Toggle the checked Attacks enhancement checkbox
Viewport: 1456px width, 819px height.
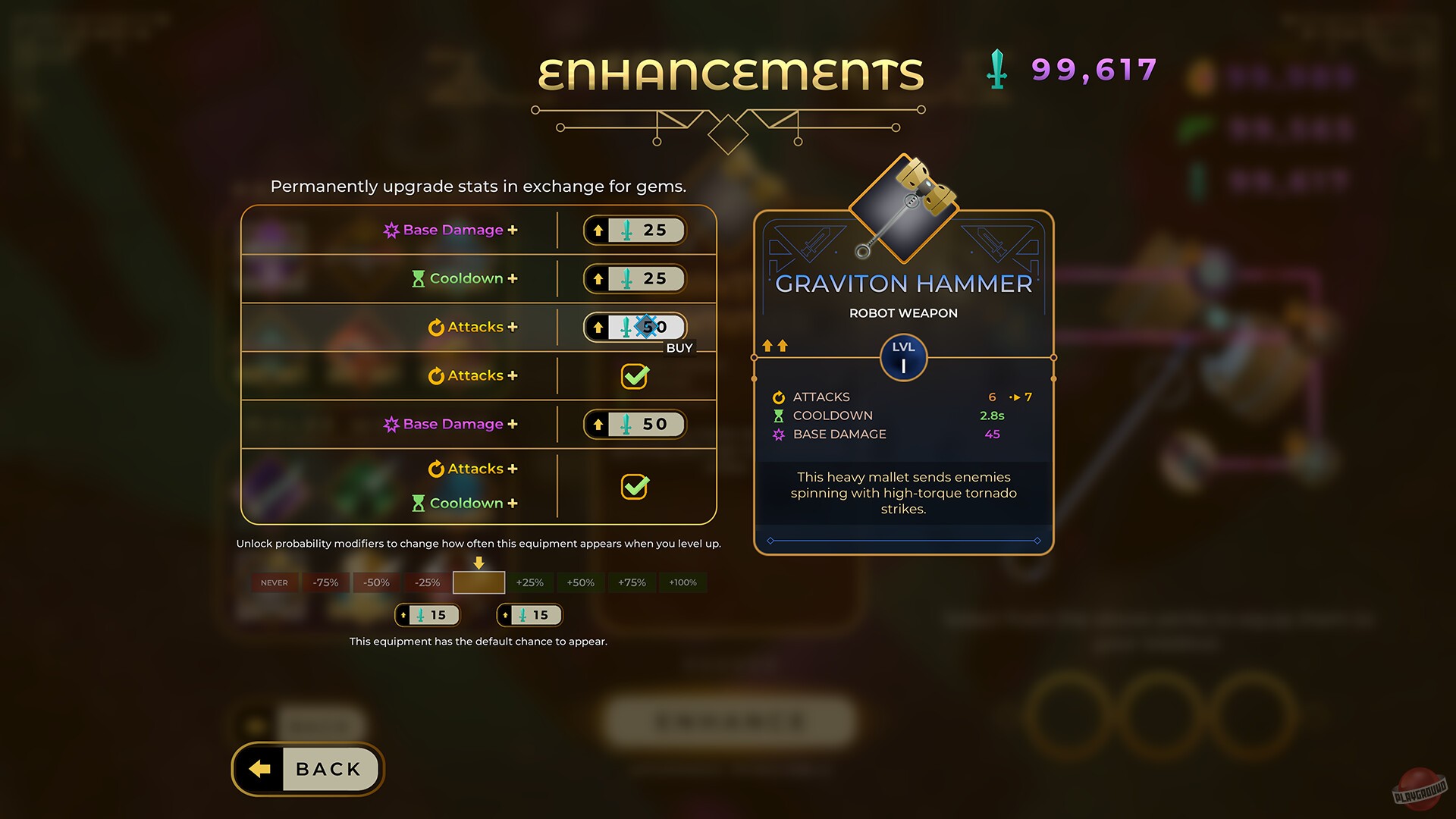coord(635,377)
